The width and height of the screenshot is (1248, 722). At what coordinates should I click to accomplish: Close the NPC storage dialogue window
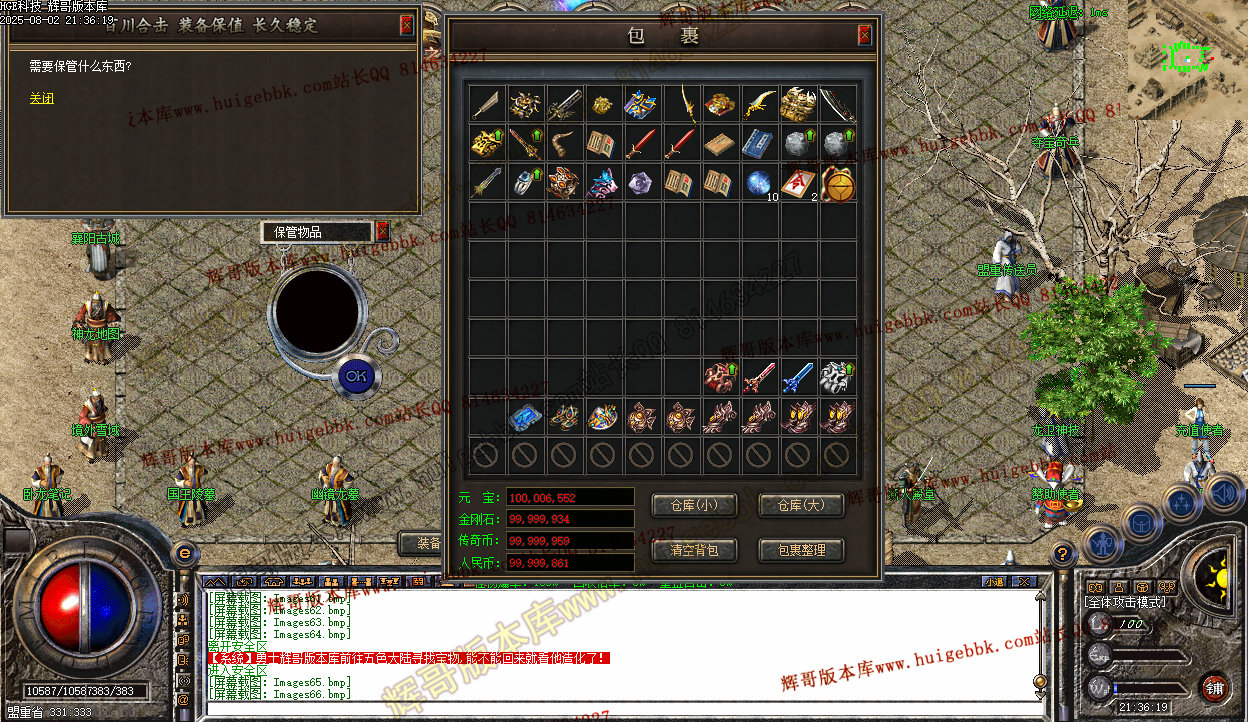click(x=406, y=26)
